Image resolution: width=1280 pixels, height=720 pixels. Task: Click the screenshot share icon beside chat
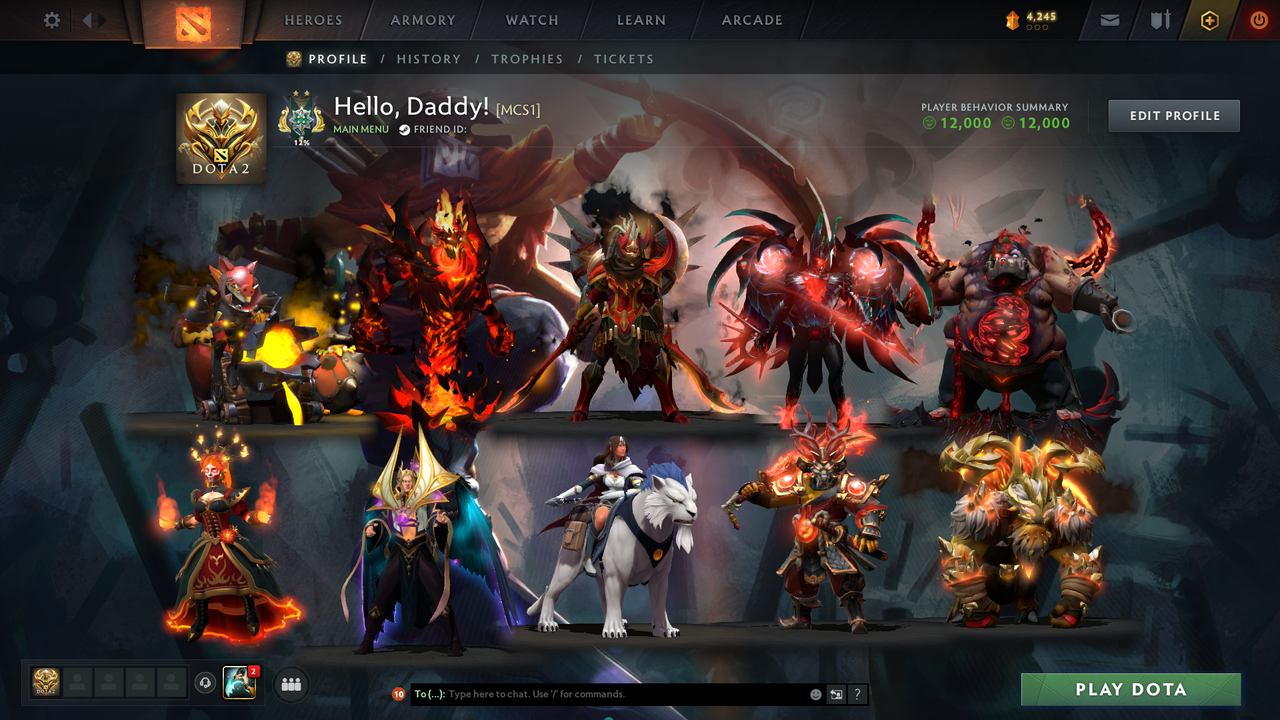pos(835,694)
